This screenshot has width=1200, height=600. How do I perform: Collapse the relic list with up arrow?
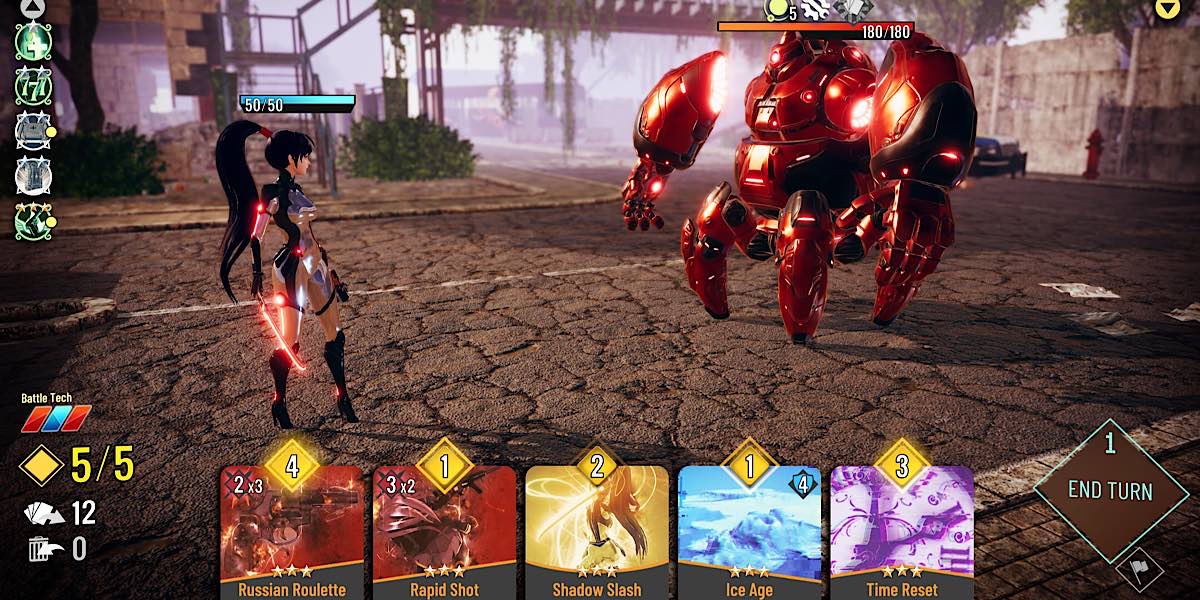(x=32, y=6)
